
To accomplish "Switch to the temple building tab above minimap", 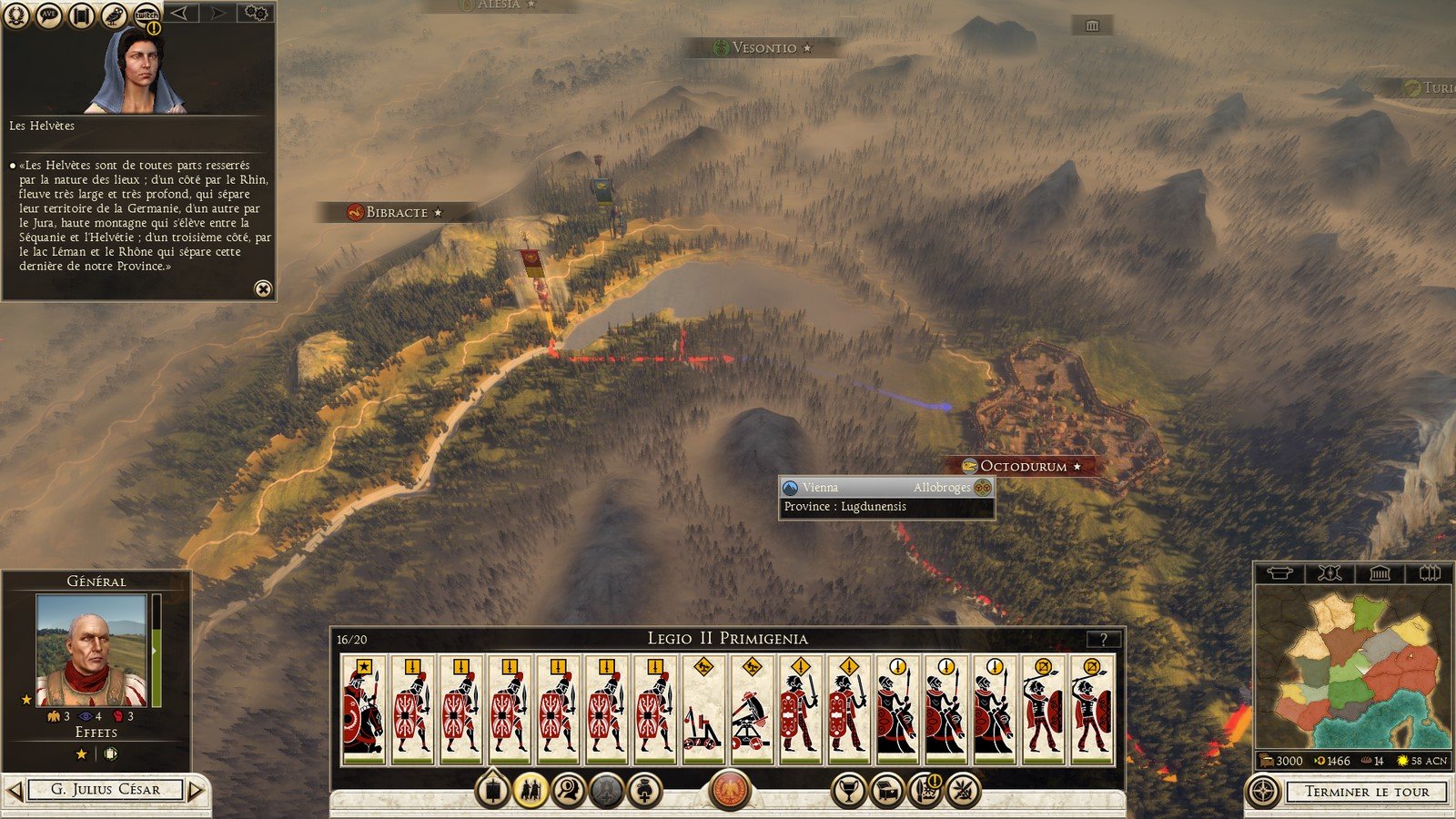I will click(1380, 573).
